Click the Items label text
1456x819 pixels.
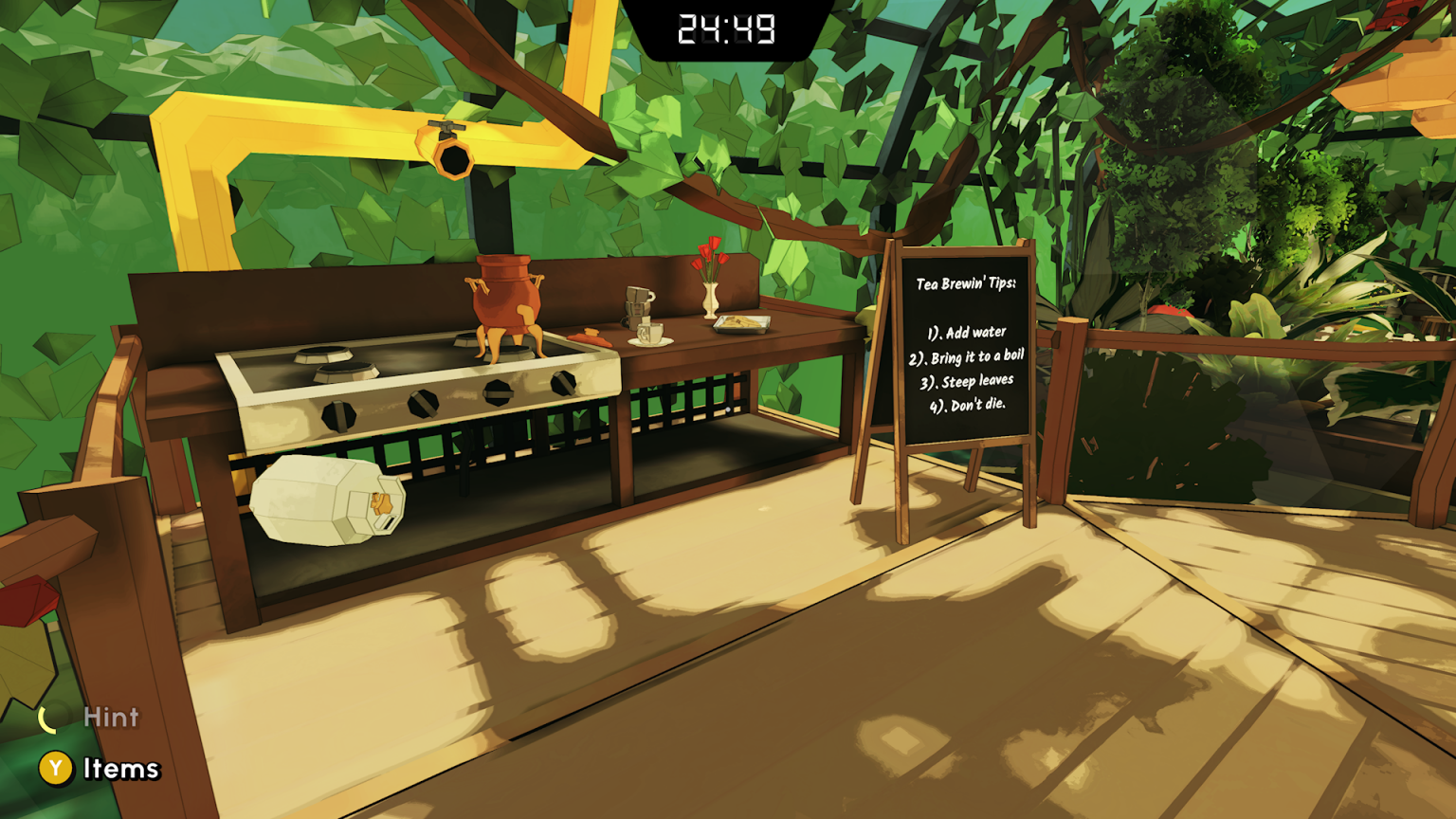coord(120,769)
